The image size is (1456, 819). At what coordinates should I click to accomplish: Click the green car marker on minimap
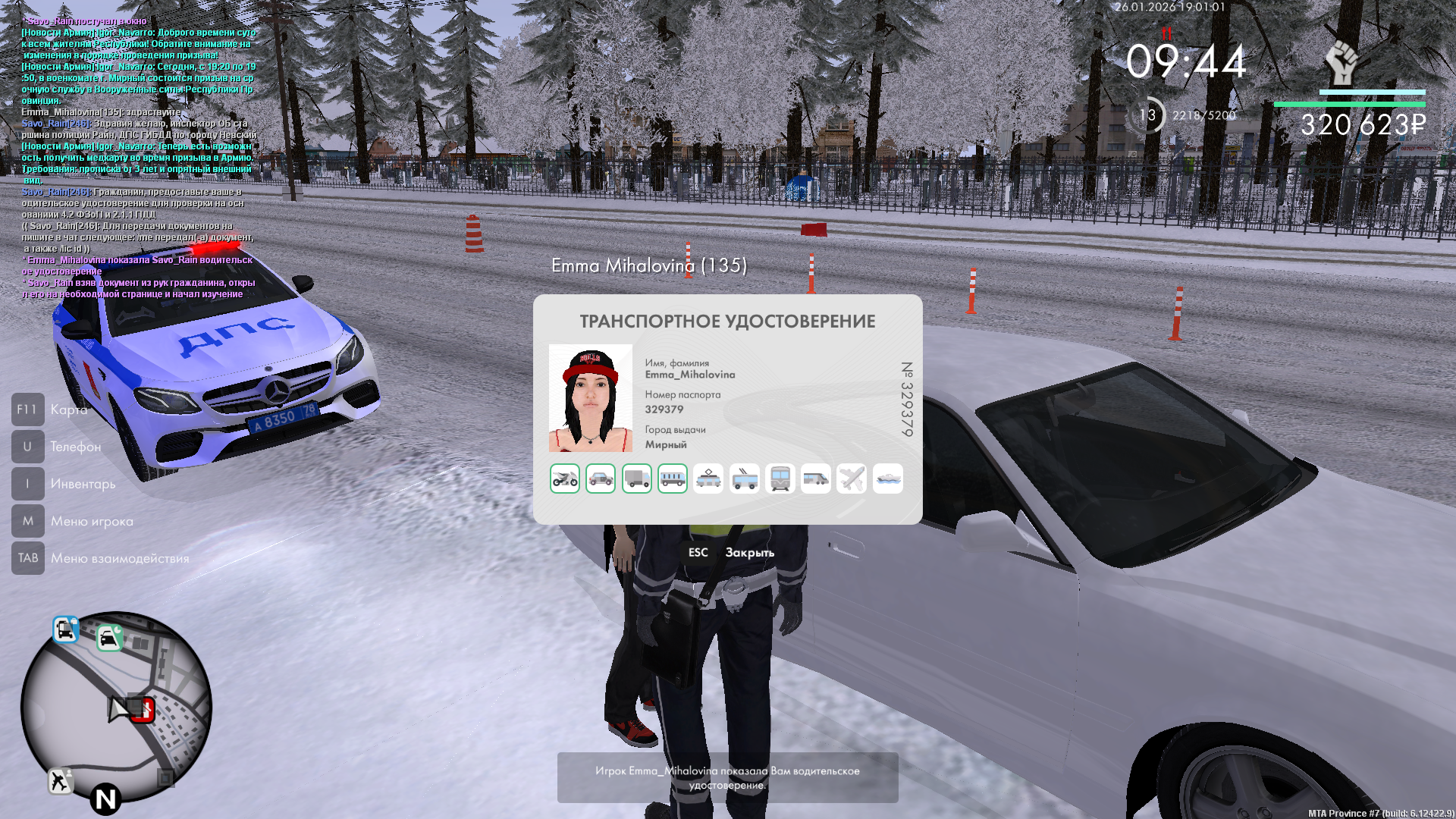110,638
